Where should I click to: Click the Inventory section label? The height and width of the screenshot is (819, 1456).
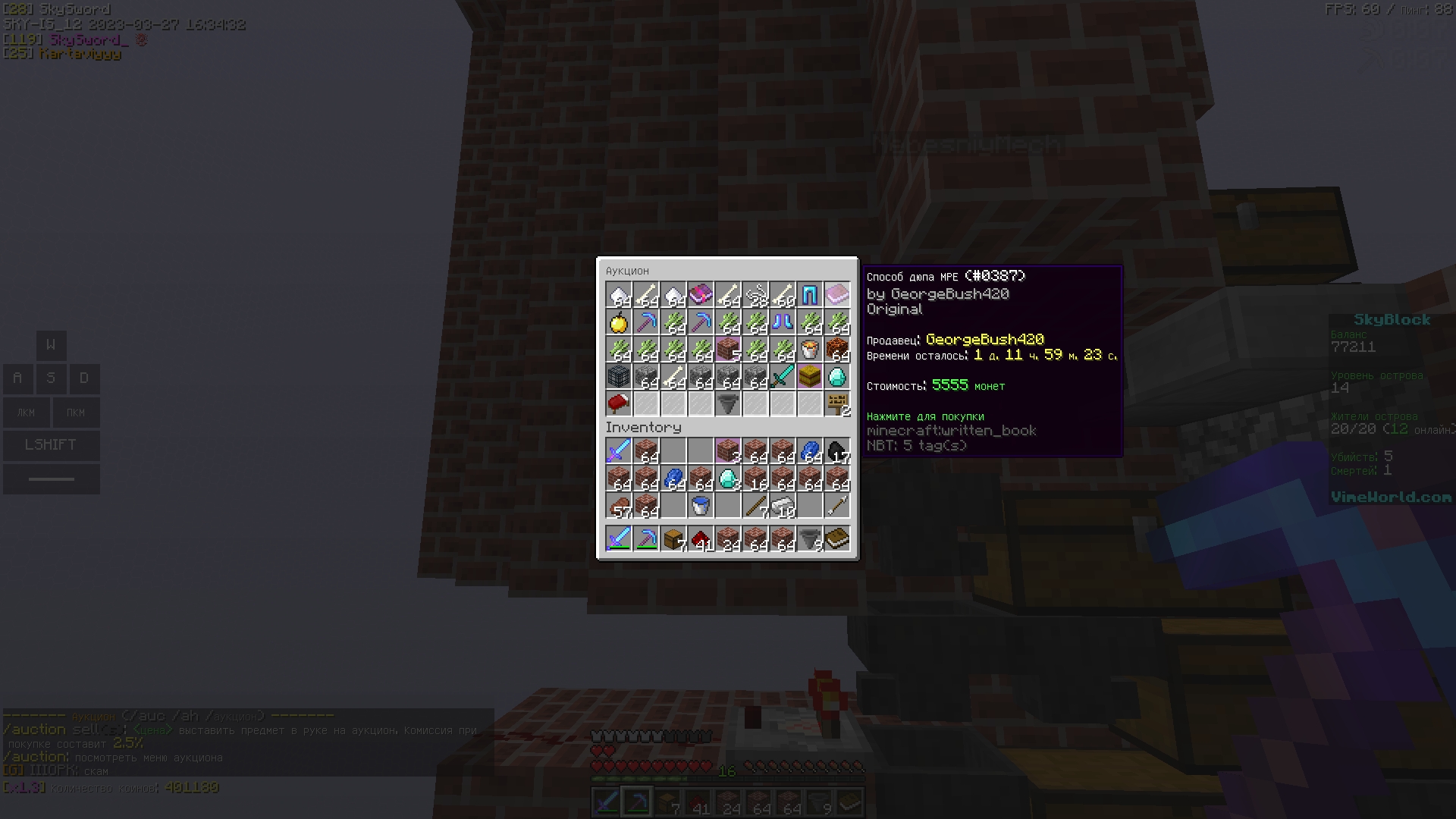[644, 427]
